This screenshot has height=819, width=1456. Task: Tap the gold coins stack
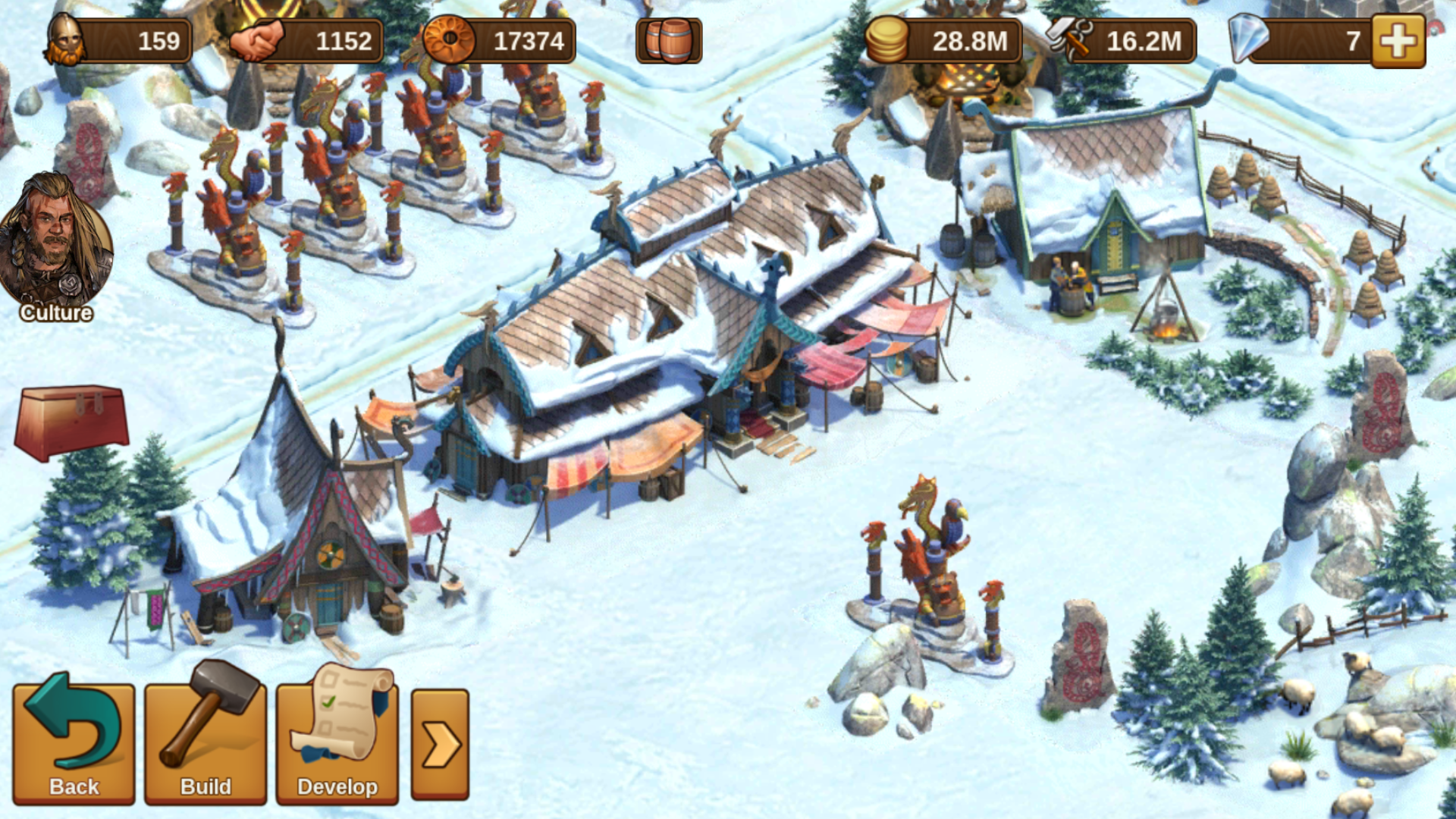pyautogui.click(x=887, y=39)
